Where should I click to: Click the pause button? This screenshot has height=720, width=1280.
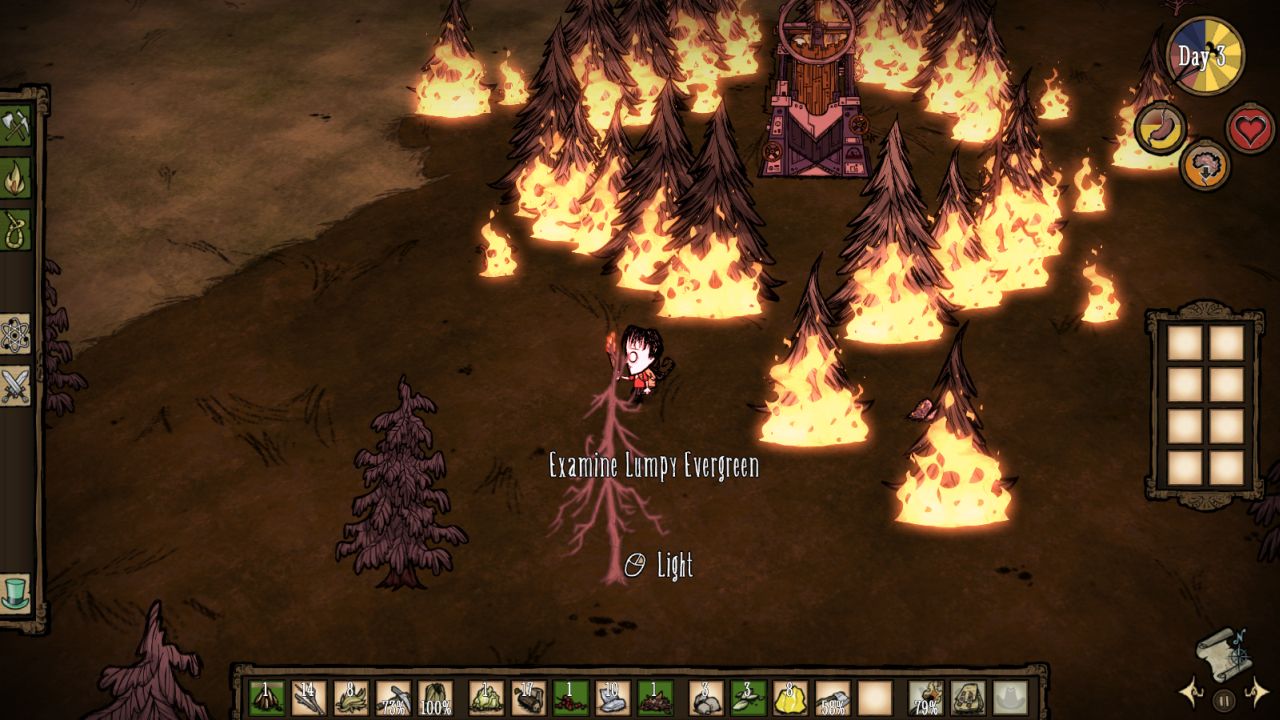pyautogui.click(x=1222, y=697)
